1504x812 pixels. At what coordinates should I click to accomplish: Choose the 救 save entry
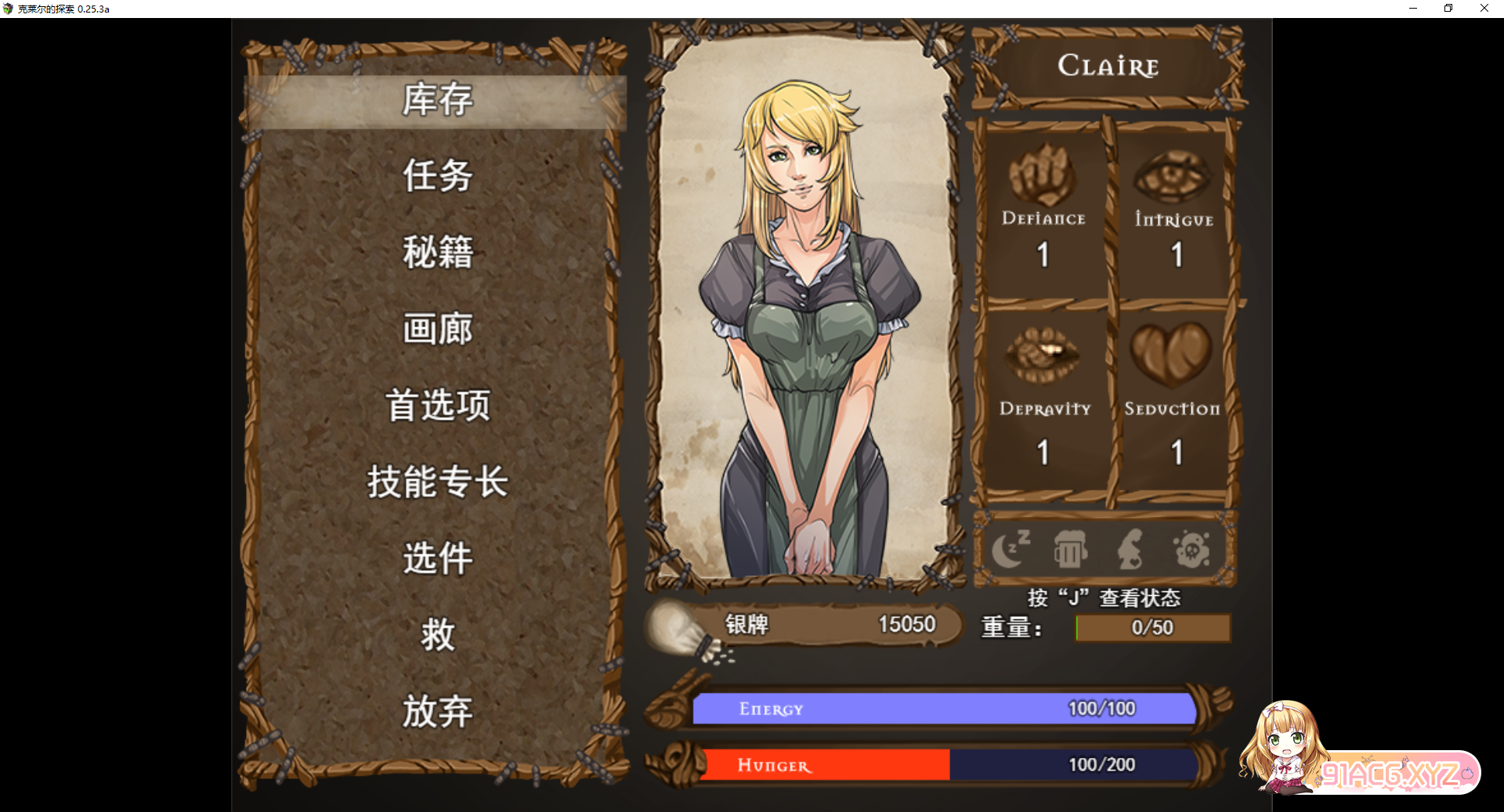pos(437,635)
